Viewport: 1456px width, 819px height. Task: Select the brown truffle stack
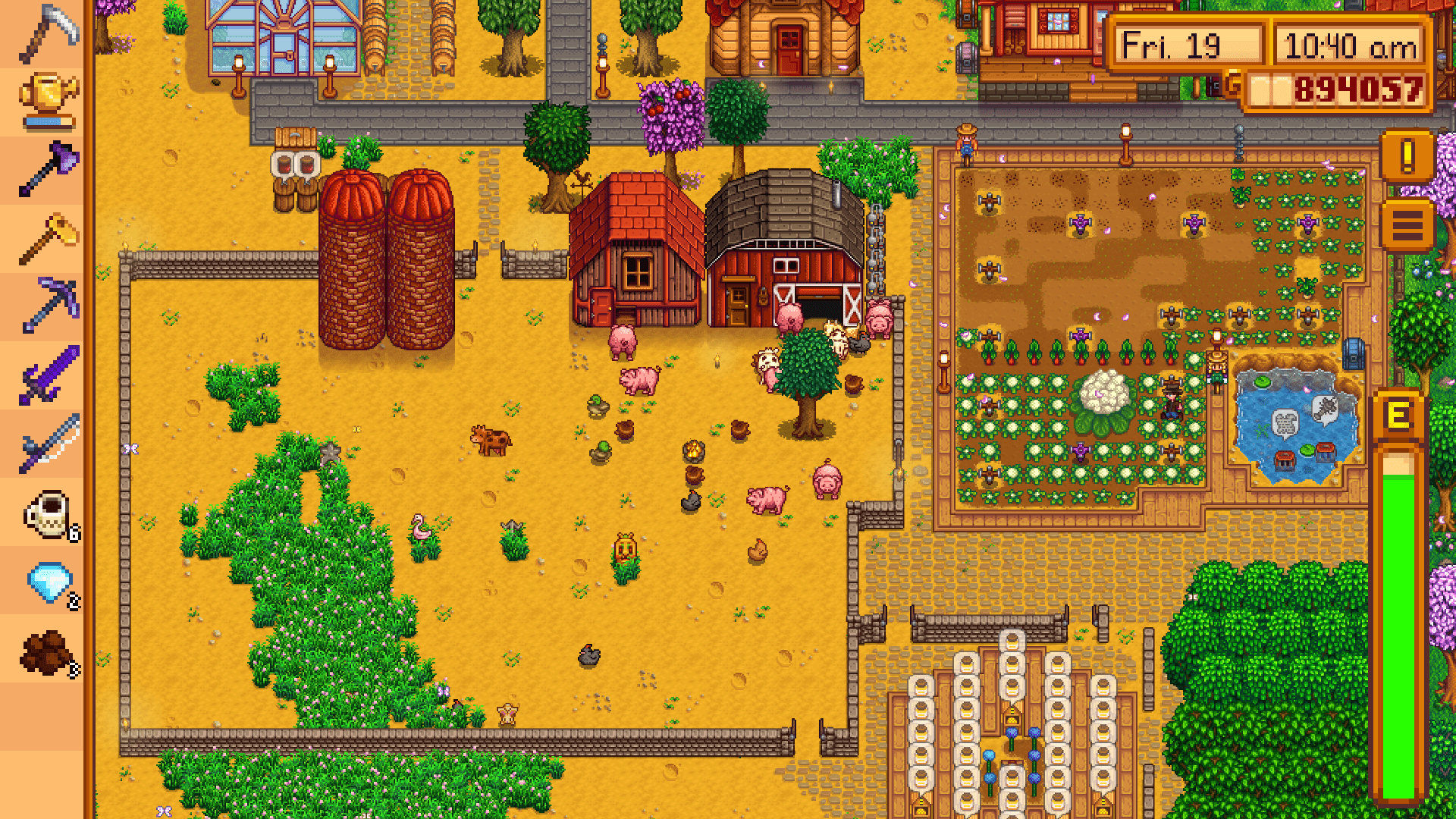click(x=47, y=652)
